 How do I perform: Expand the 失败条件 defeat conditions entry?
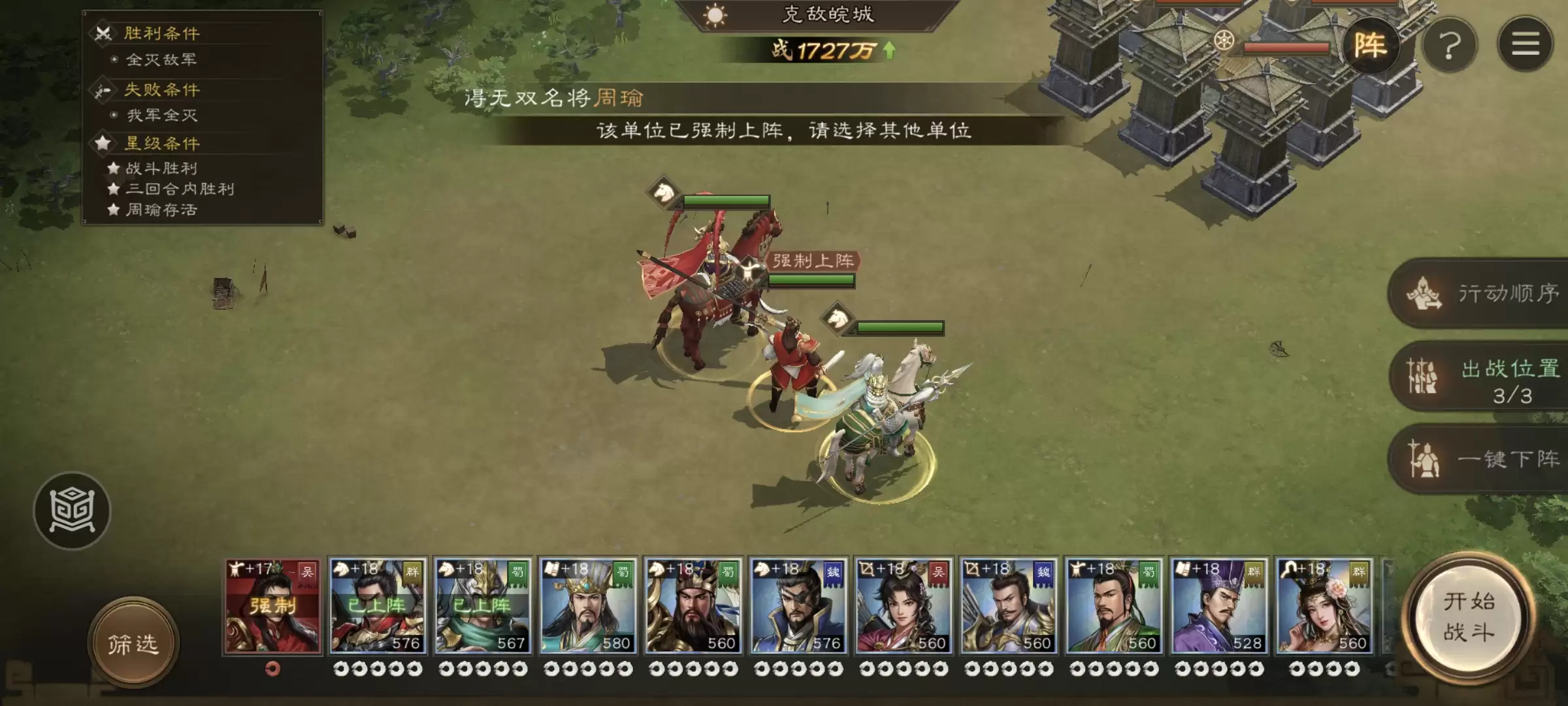tap(161, 90)
